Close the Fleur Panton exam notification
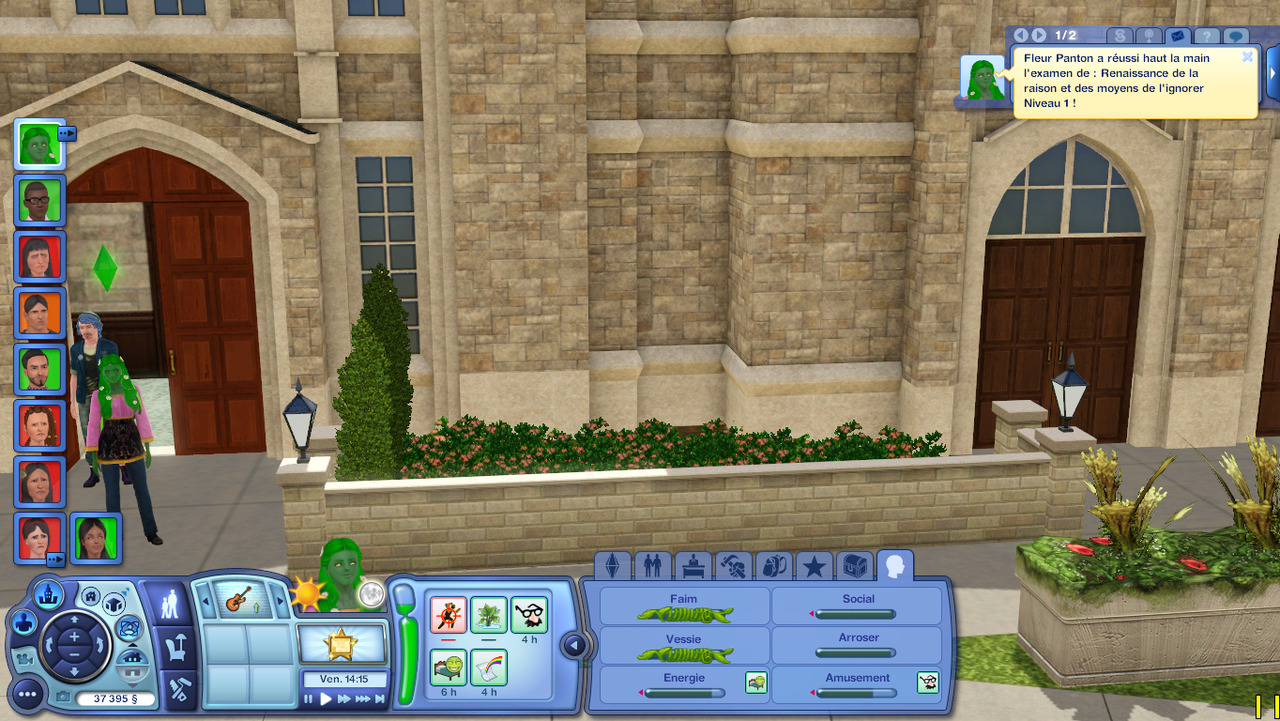1280x721 pixels. 1247,57
